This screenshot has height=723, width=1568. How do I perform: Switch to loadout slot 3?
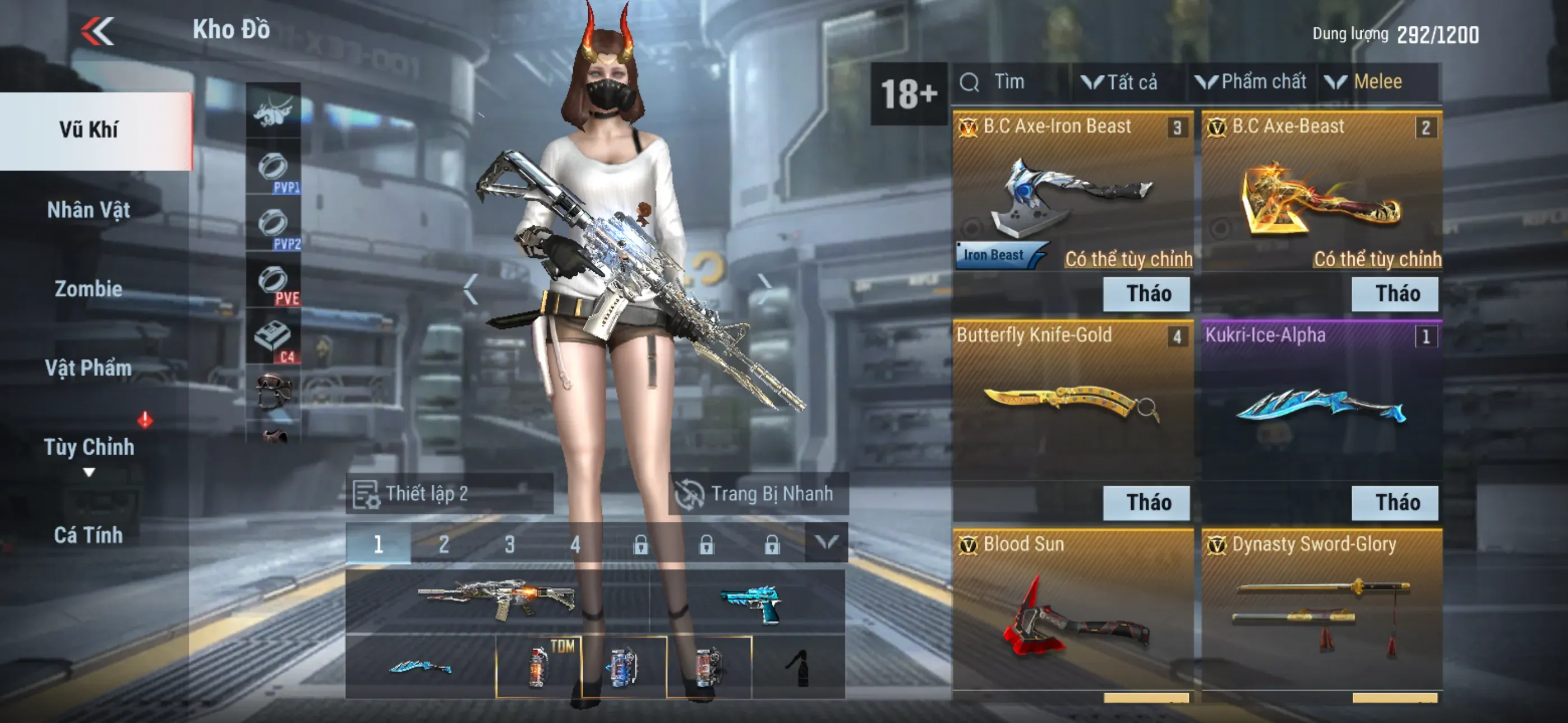(509, 544)
